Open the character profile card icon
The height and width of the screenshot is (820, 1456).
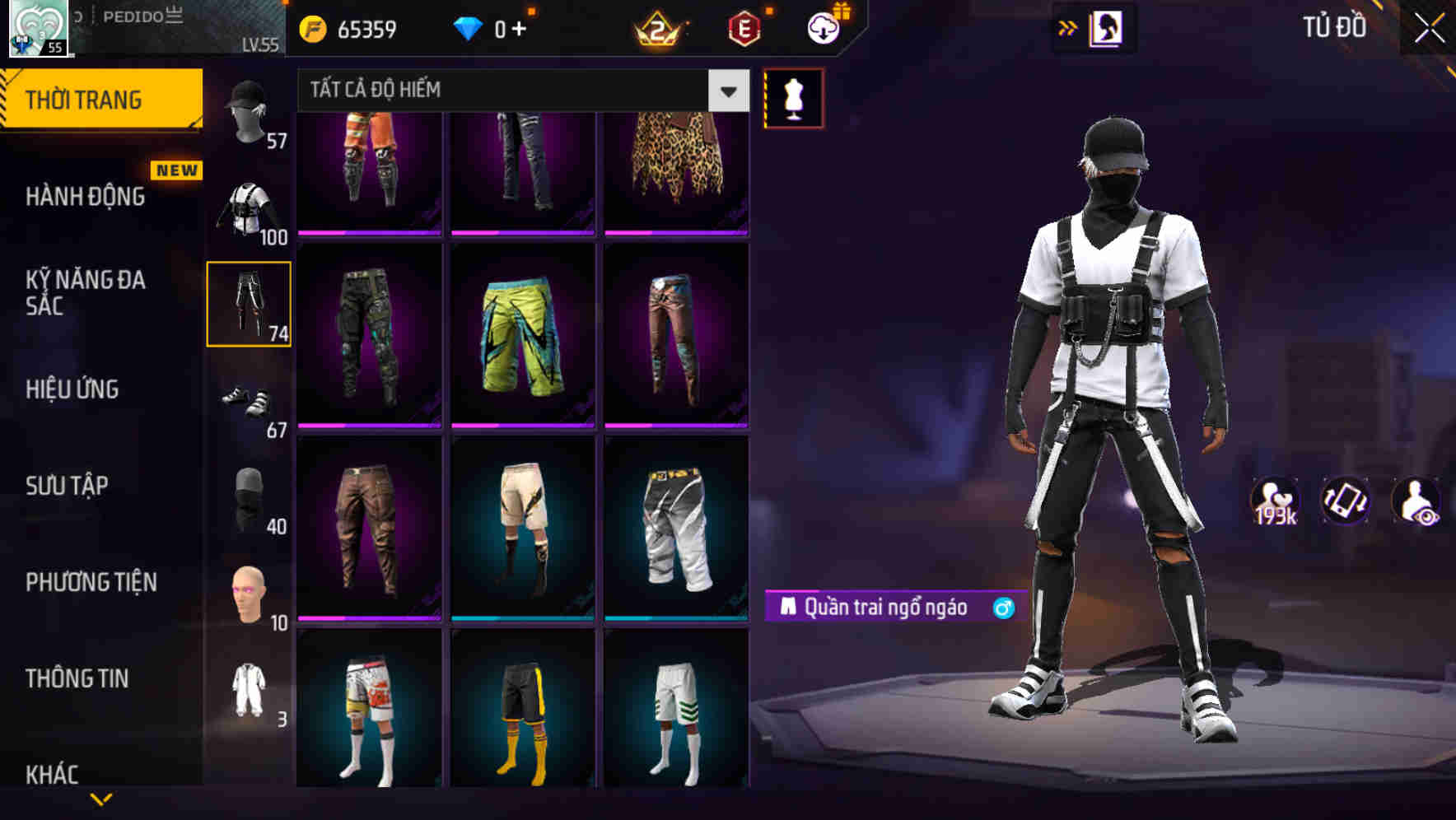(1108, 27)
